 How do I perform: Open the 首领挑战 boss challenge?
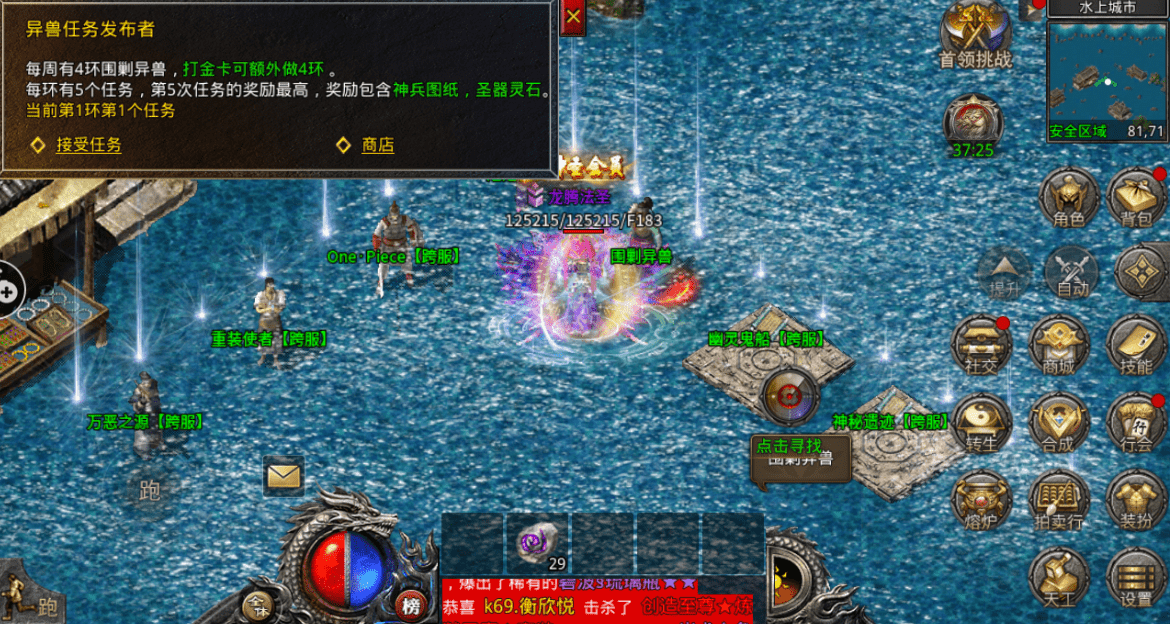[975, 36]
